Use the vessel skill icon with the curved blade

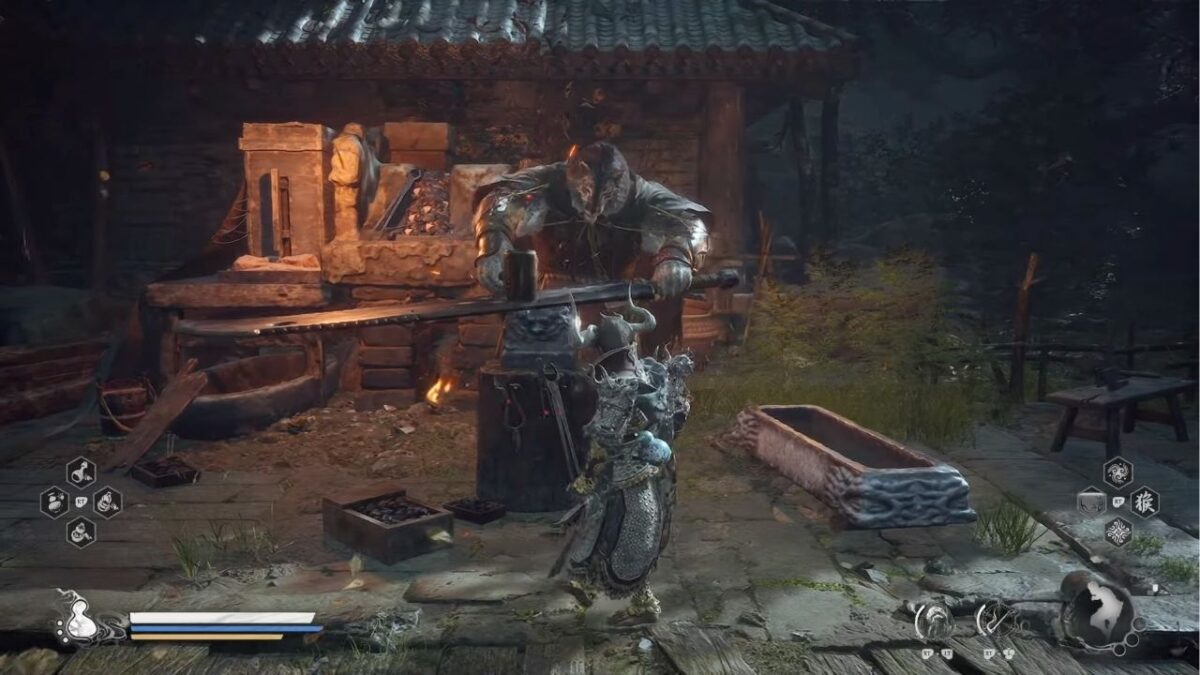pyautogui.click(x=992, y=620)
